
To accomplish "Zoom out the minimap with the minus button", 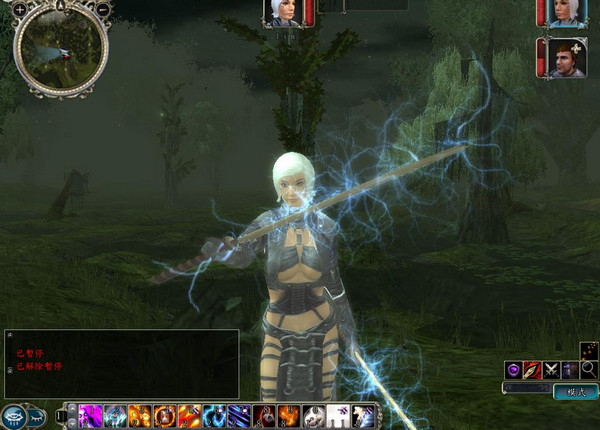I will (103, 9).
